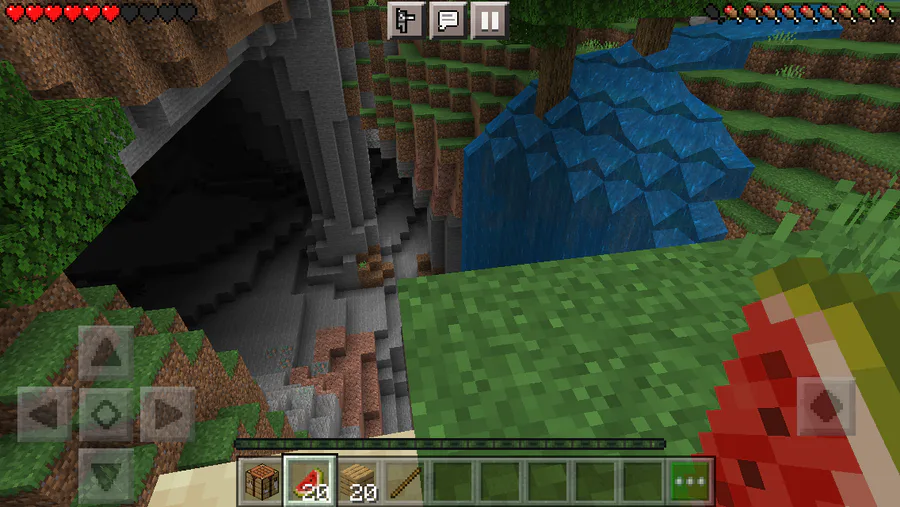Tap the emote figure button
Screen dimensions: 900x507
point(407,19)
